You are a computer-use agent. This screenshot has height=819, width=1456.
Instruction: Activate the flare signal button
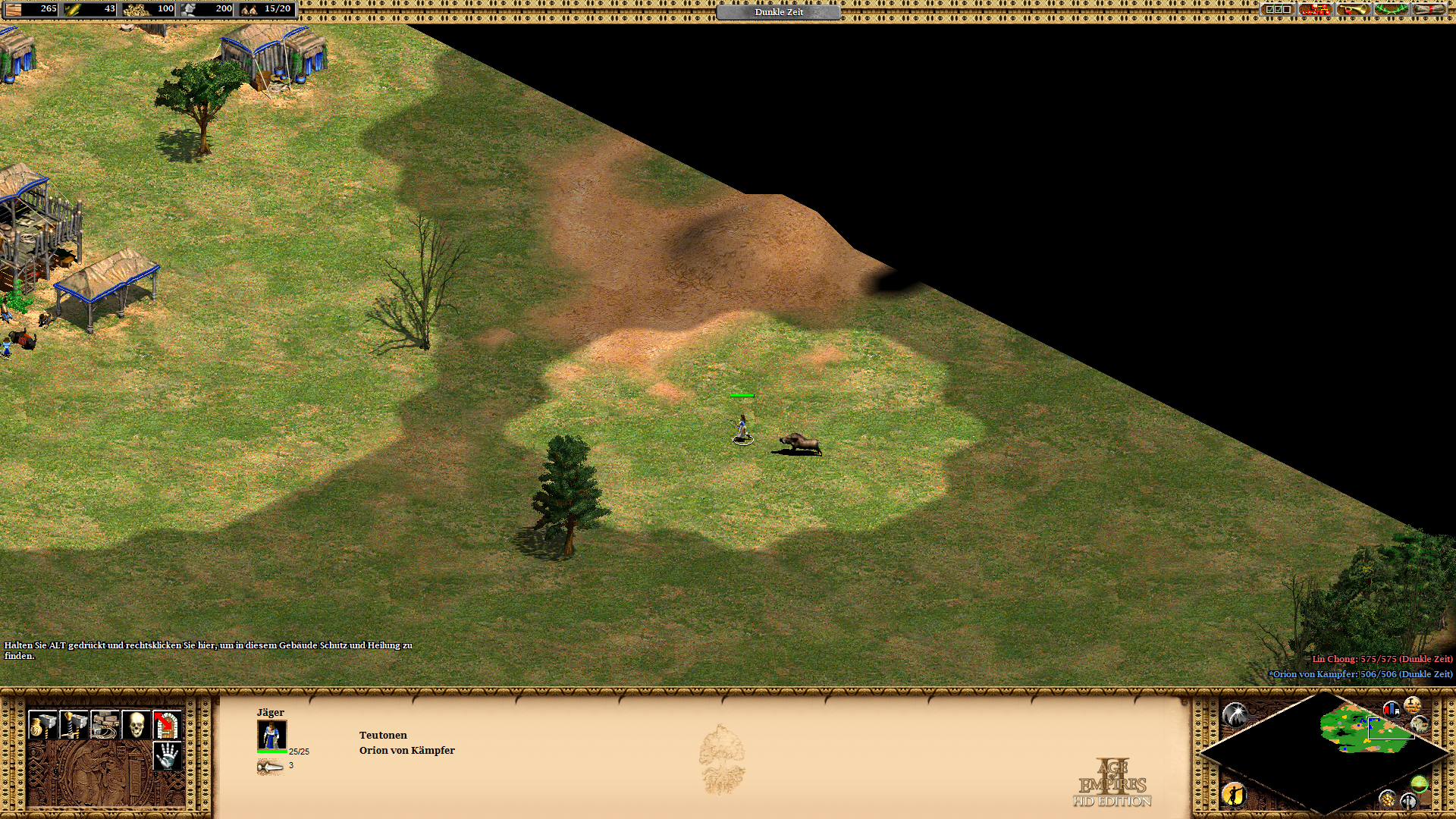(x=1235, y=714)
